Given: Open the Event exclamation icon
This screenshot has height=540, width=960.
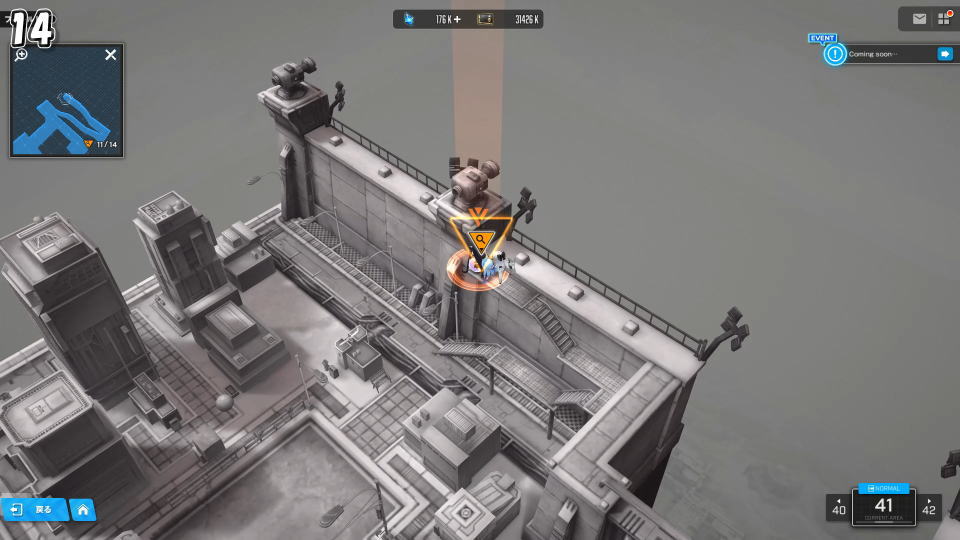Looking at the screenshot, I should click(x=835, y=54).
